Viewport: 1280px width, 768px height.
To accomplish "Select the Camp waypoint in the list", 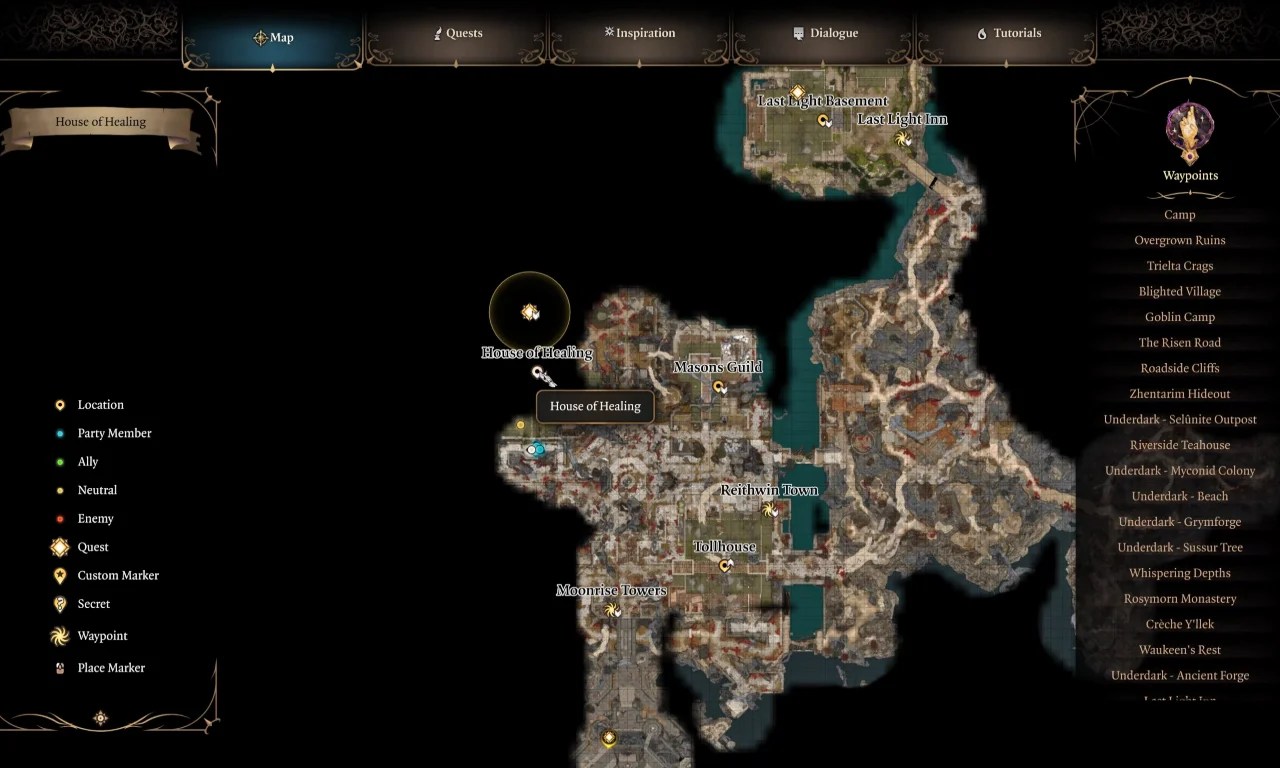I will (x=1179, y=214).
